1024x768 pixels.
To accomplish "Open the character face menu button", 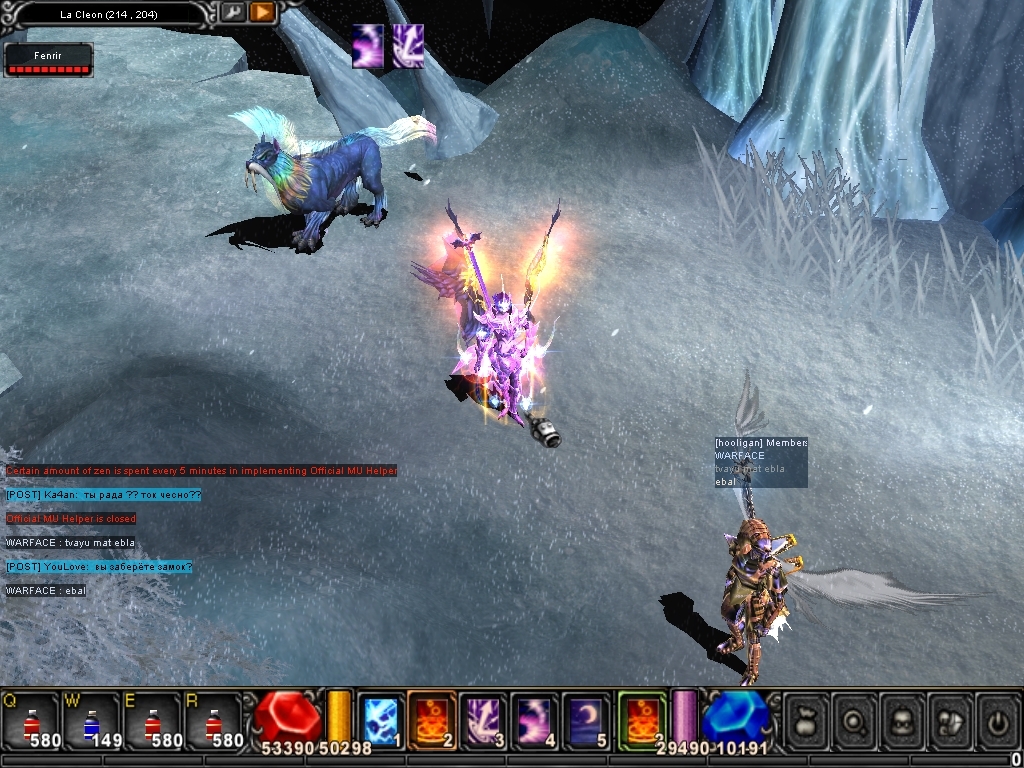I will point(903,720).
